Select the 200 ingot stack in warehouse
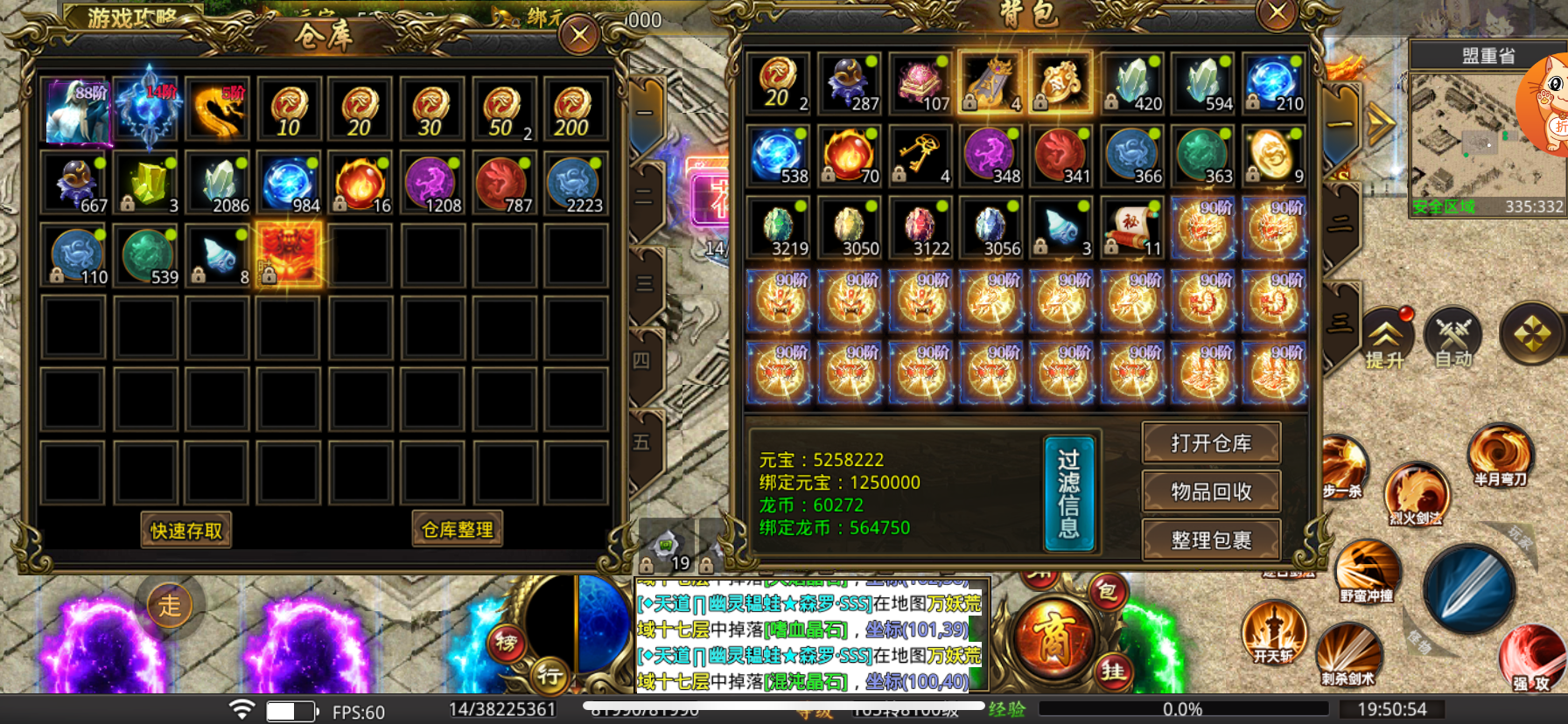The height and width of the screenshot is (724, 1568). point(574,111)
